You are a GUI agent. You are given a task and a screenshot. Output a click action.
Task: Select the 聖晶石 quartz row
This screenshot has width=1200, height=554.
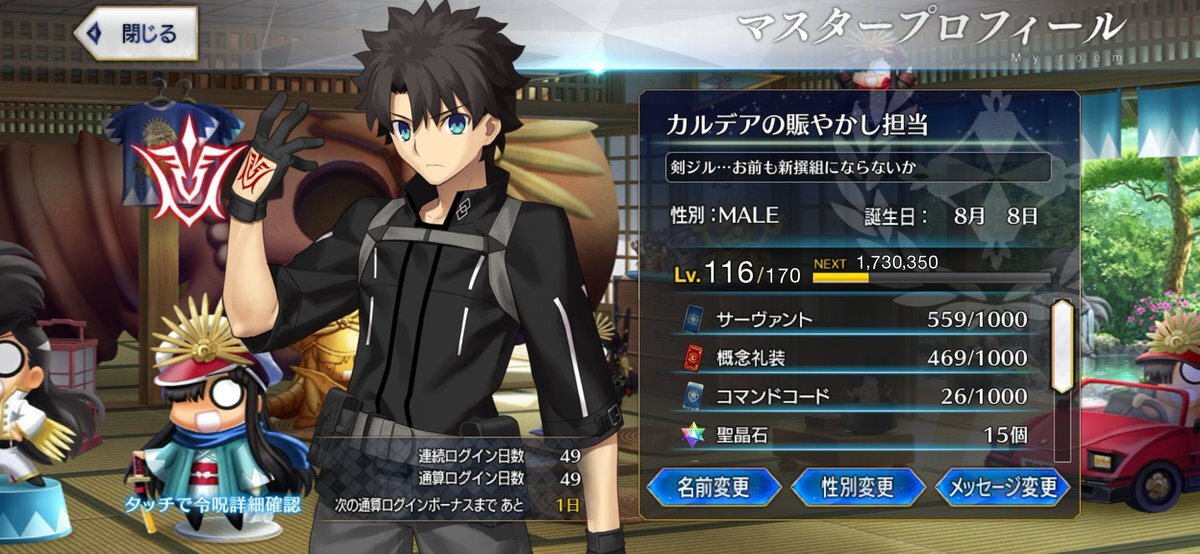(856, 435)
